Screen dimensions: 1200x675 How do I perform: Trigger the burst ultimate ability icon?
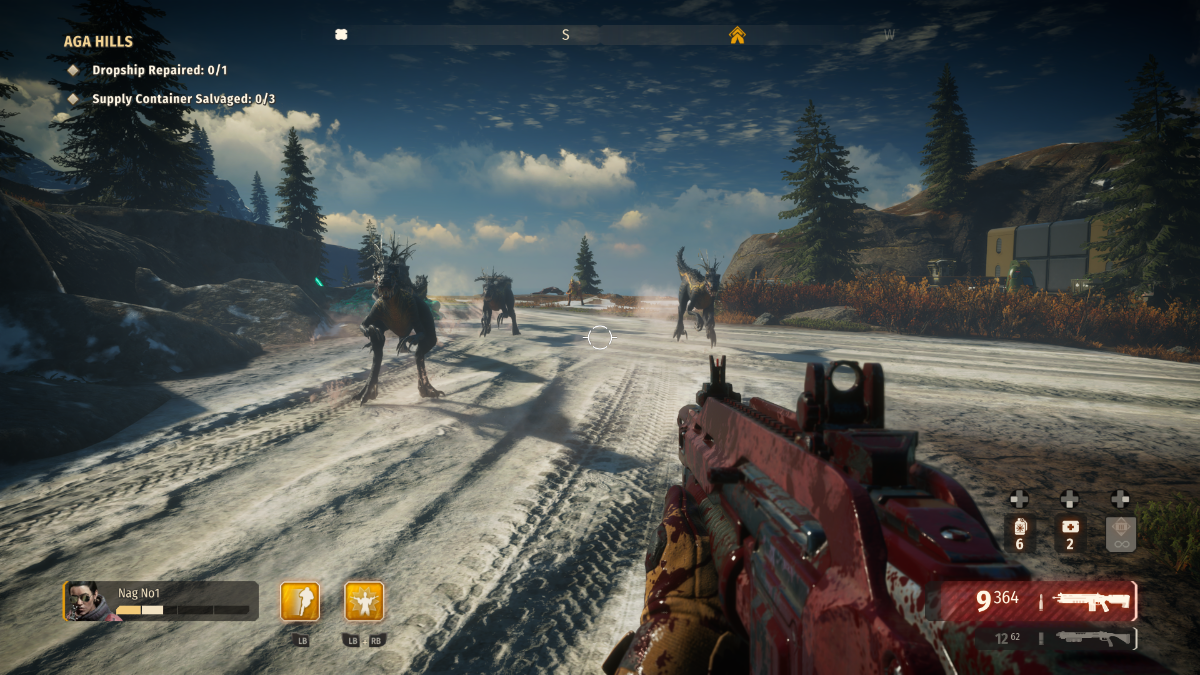pyautogui.click(x=364, y=602)
